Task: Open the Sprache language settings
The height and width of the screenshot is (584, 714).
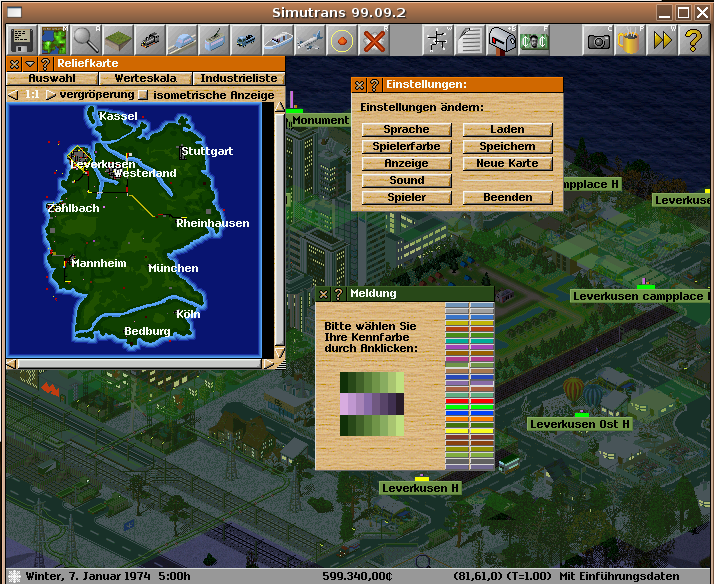Action: pyautogui.click(x=406, y=129)
